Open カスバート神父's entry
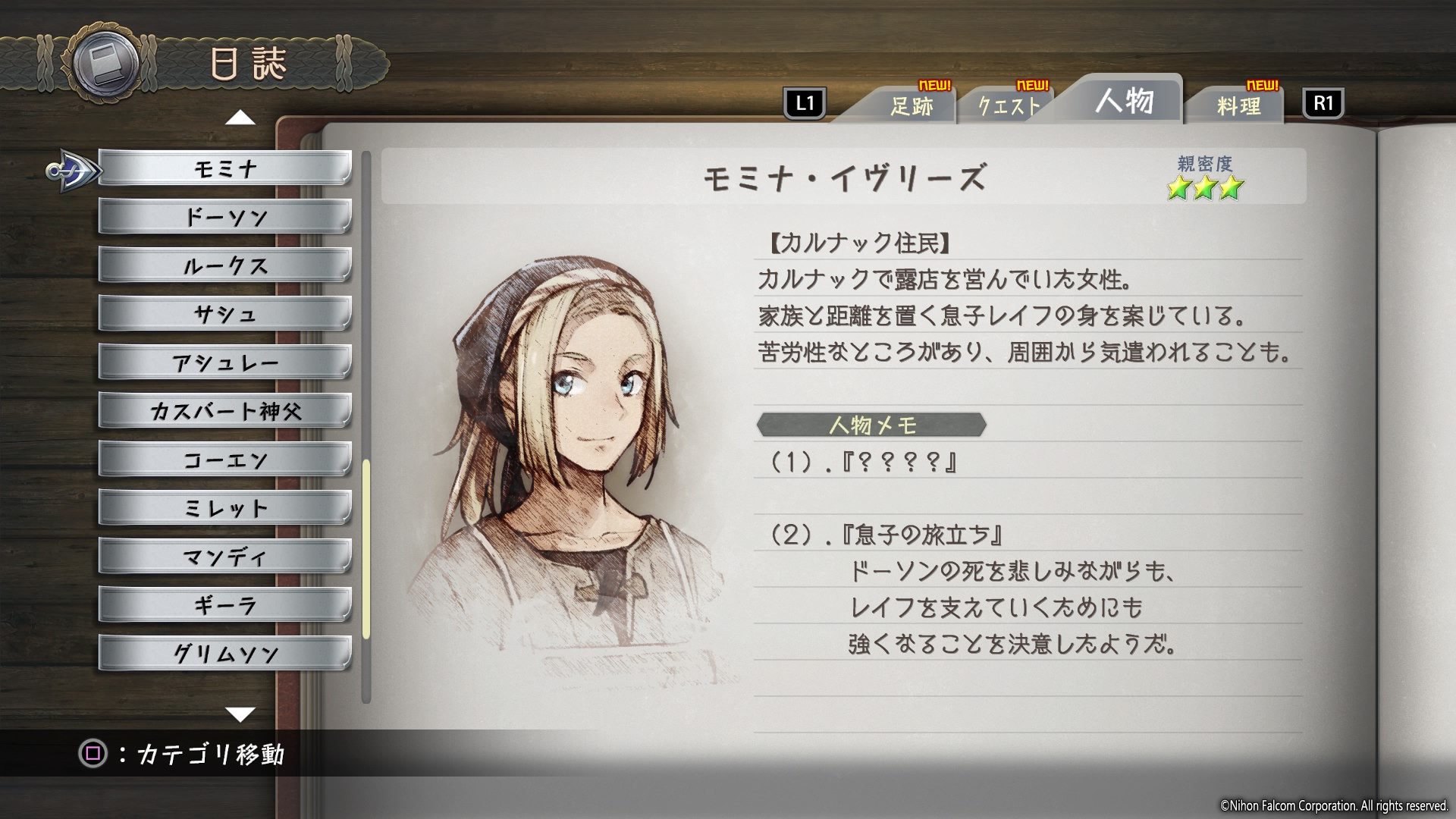Image resolution: width=1456 pixels, height=819 pixels. (224, 411)
